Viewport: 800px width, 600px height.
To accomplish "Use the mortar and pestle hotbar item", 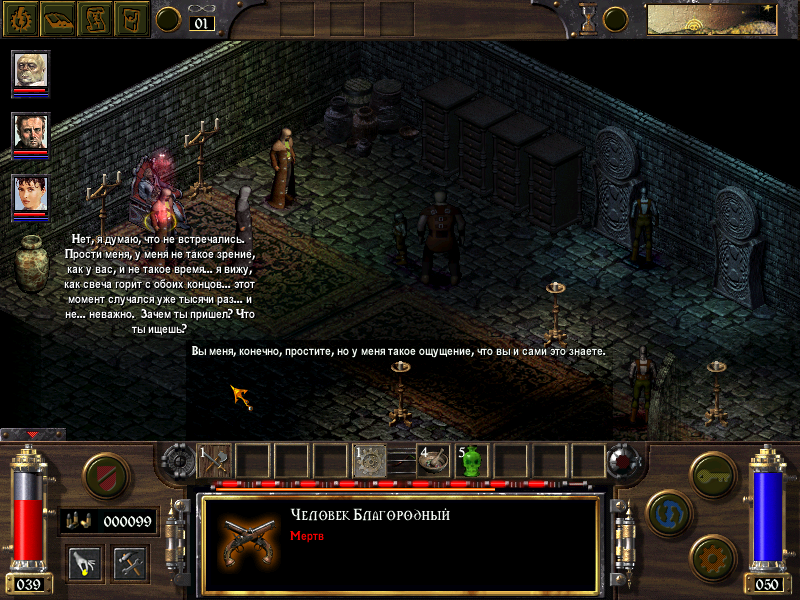I will (436, 460).
